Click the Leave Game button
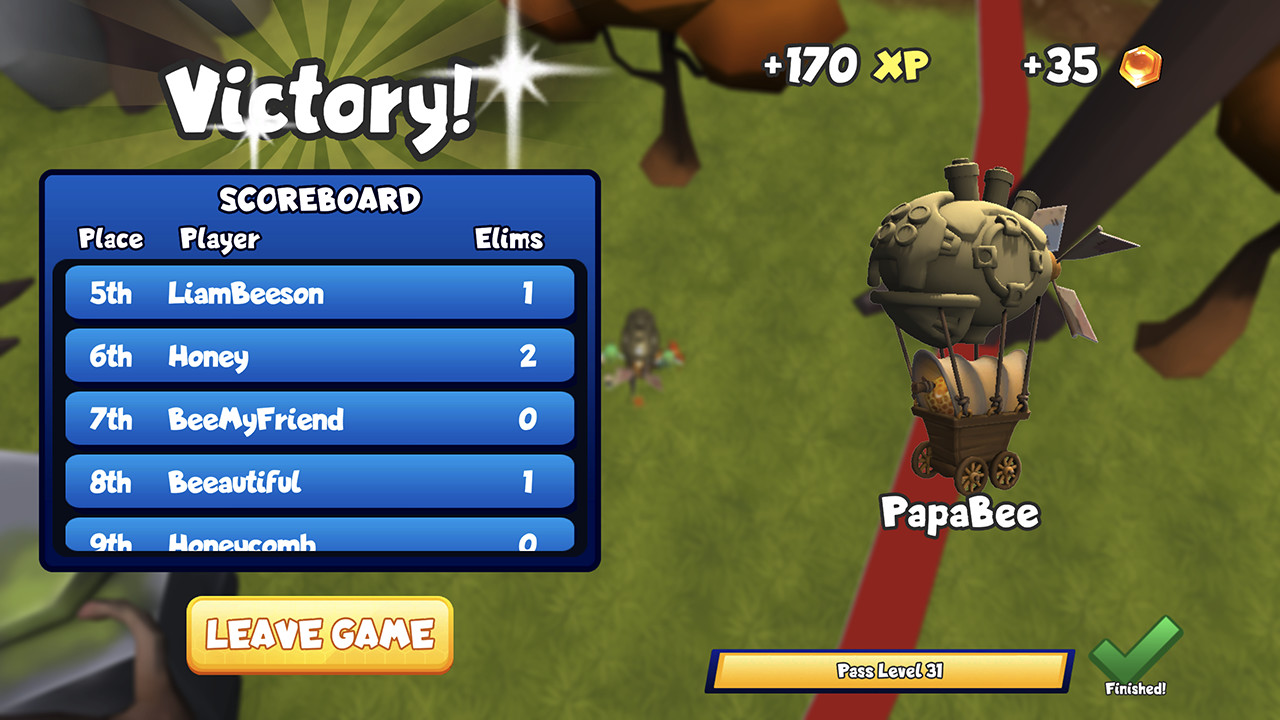Viewport: 1280px width, 720px height. pyautogui.click(x=318, y=634)
